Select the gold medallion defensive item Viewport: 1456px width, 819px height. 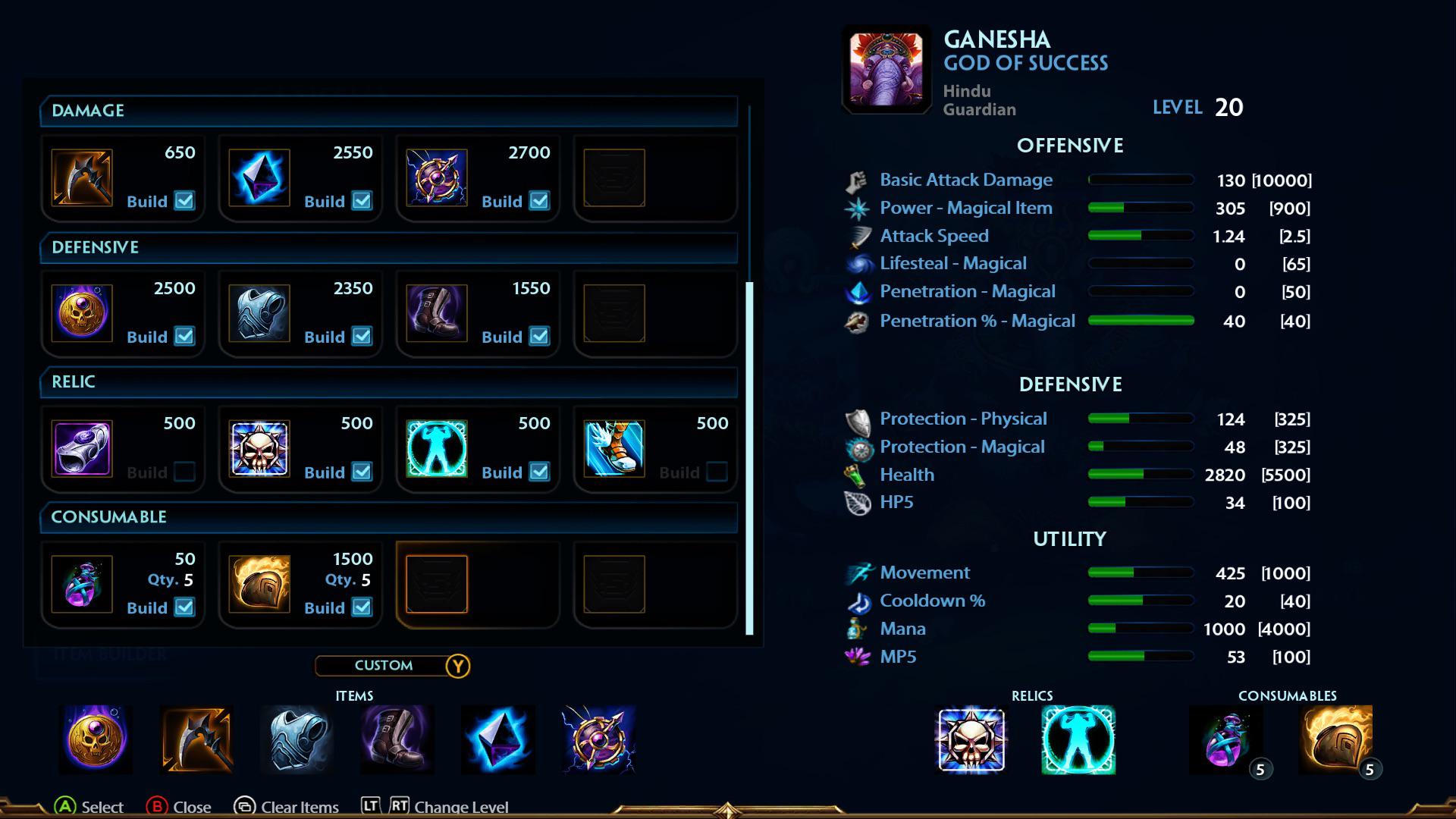pos(82,313)
